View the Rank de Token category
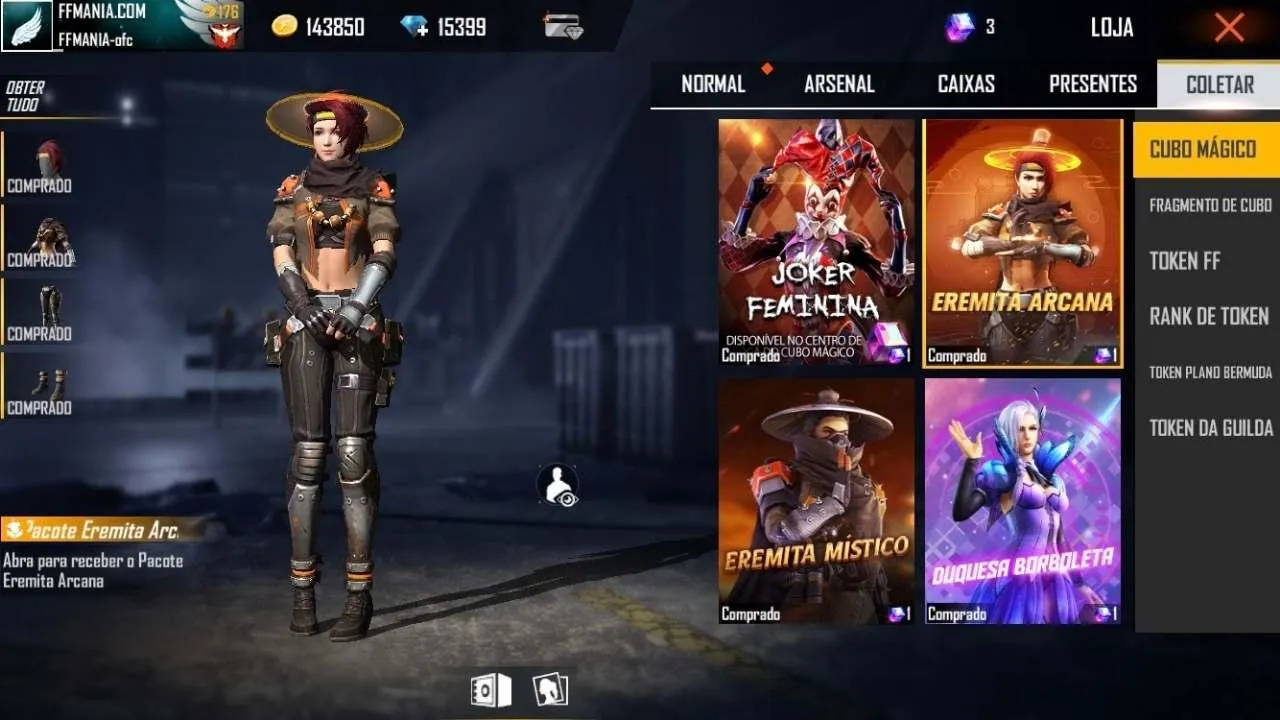 tap(1208, 317)
